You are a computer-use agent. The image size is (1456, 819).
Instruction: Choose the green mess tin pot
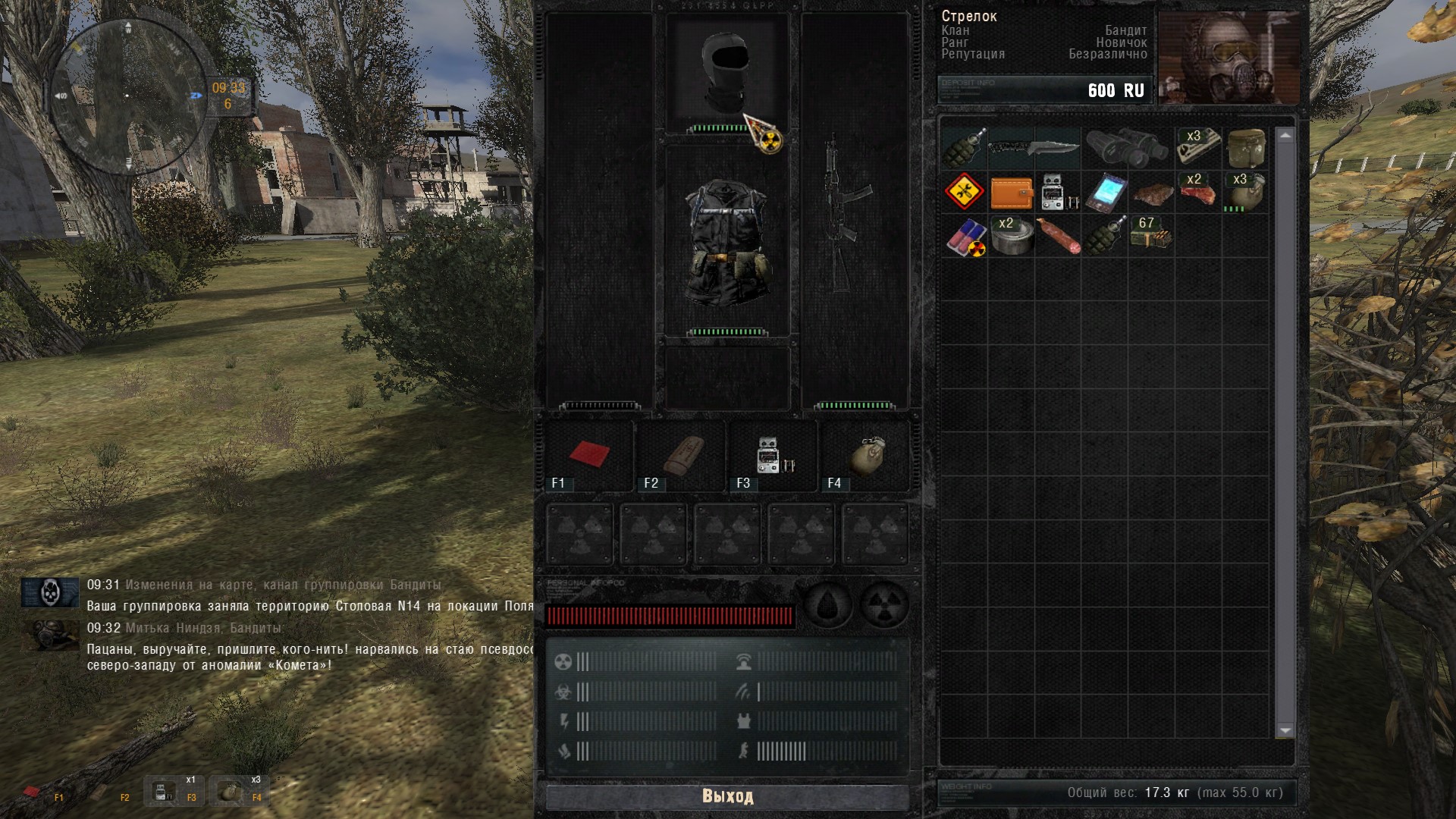(1245, 147)
